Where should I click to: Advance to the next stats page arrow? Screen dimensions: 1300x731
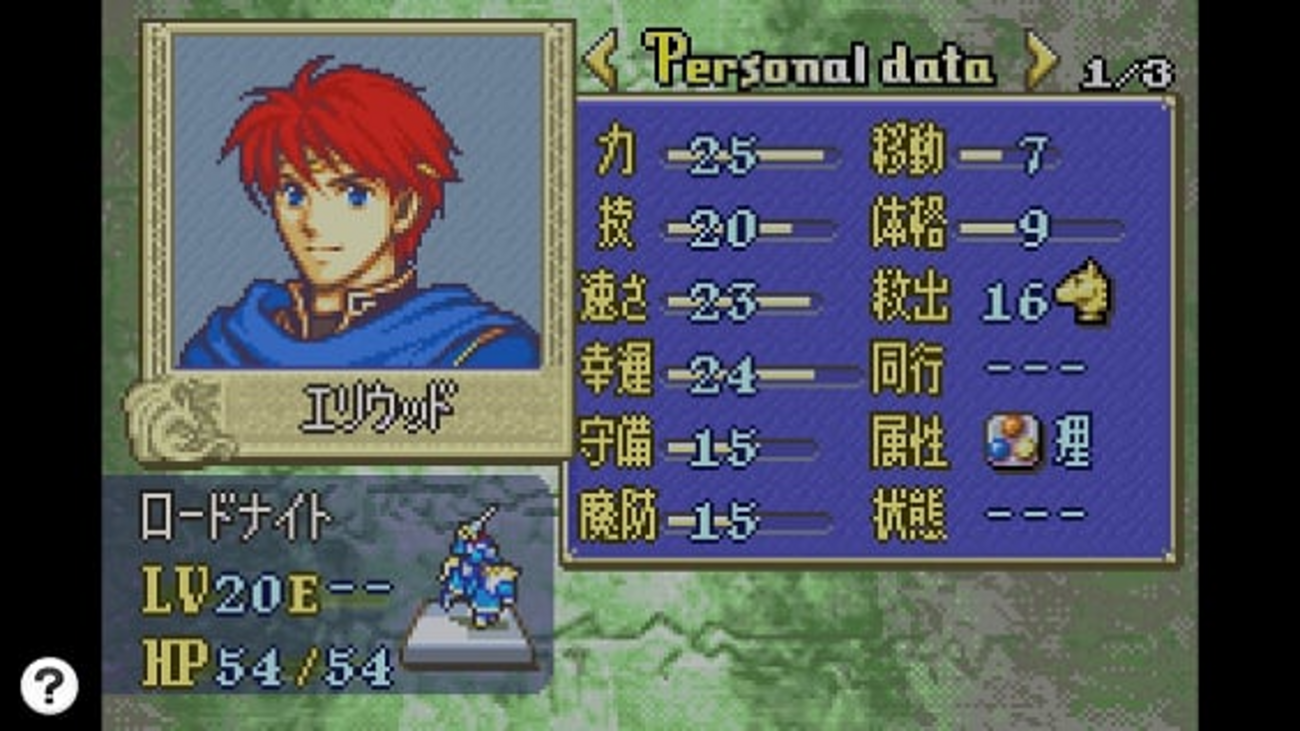point(1041,62)
